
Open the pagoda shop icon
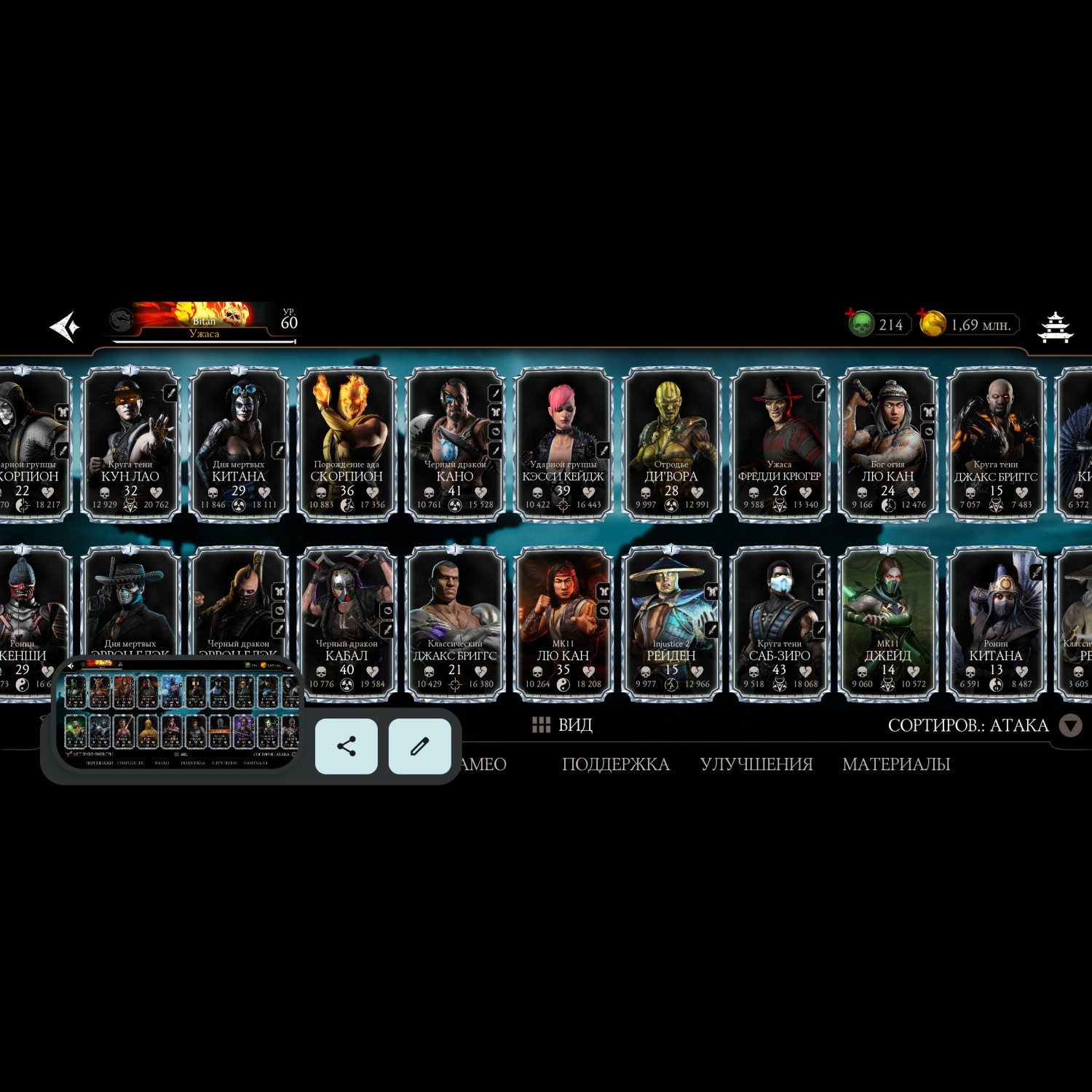[x=1055, y=327]
